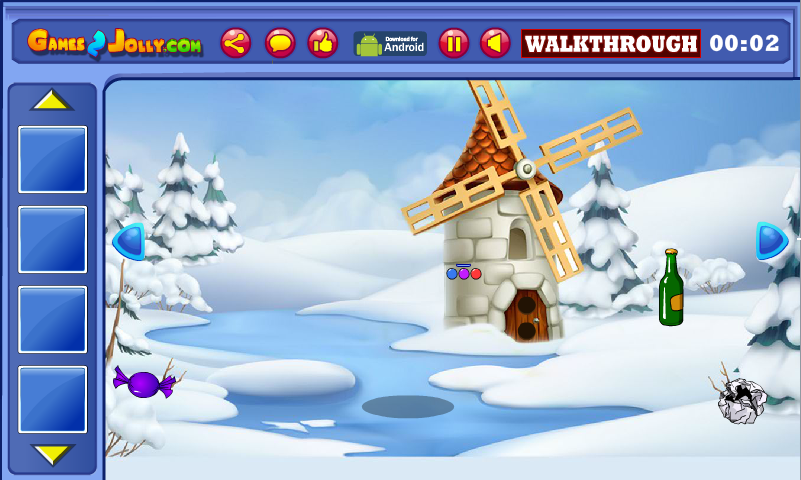Viewport: 801px width, 480px height.
Task: Pause the game with the pause button
Action: coord(453,43)
